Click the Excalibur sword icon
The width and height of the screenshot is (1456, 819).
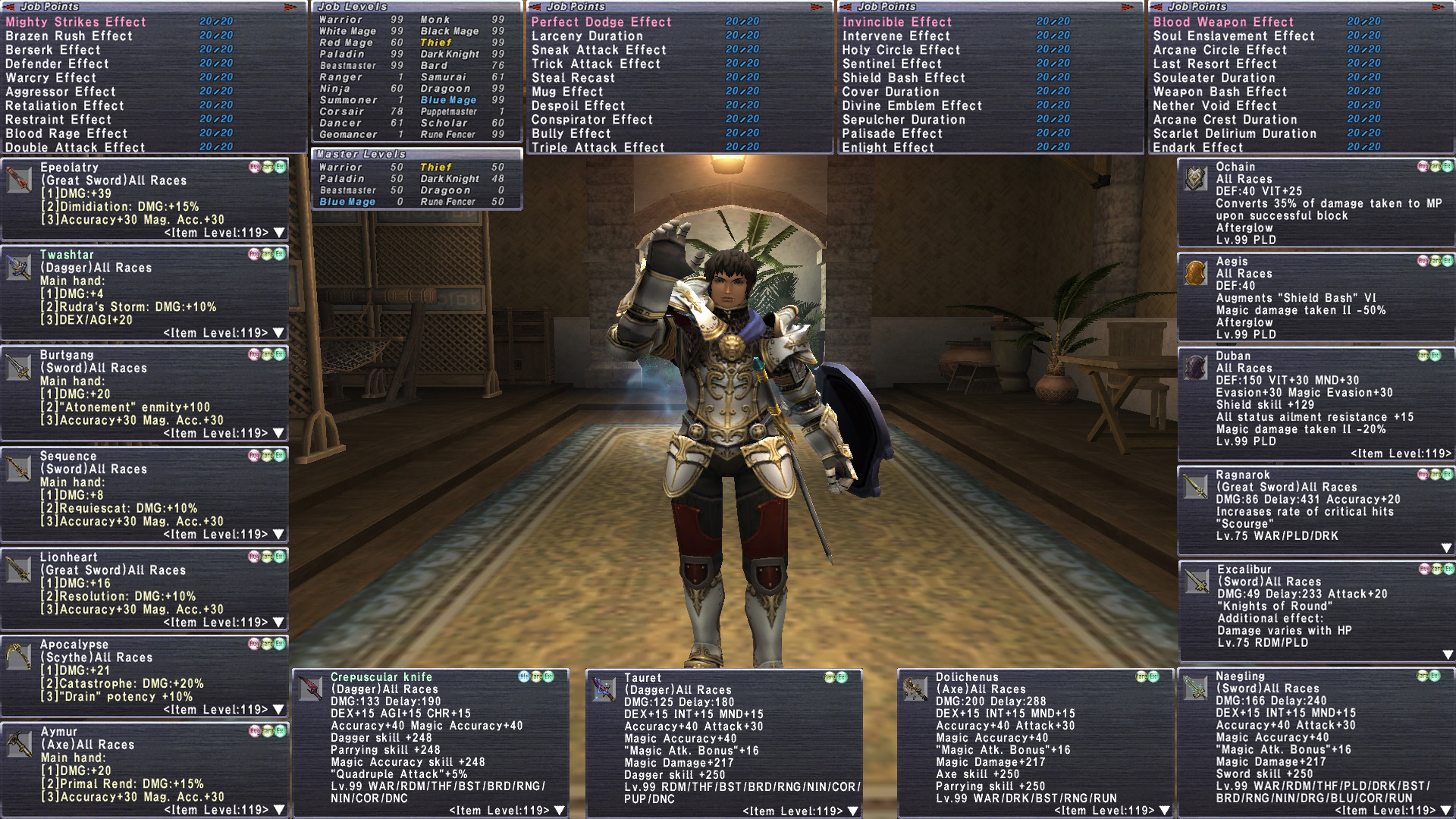(1197, 581)
